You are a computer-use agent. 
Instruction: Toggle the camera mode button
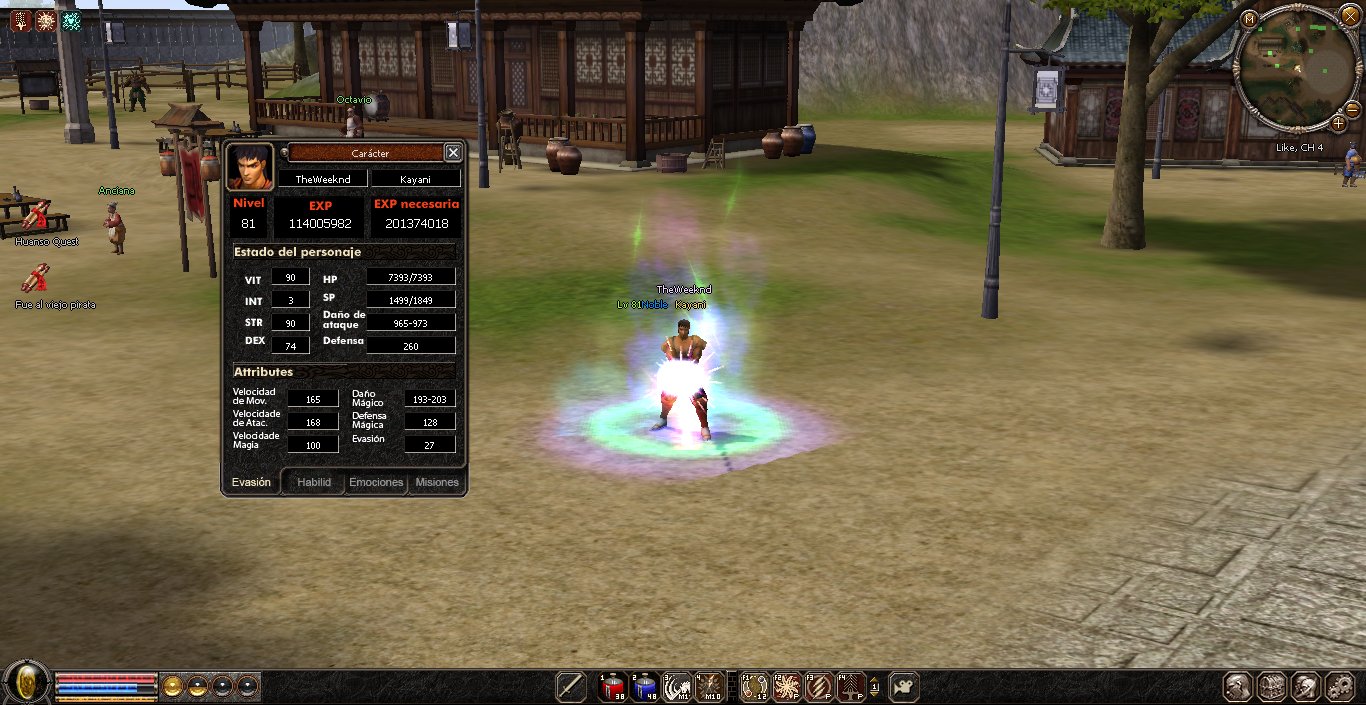[x=904, y=687]
